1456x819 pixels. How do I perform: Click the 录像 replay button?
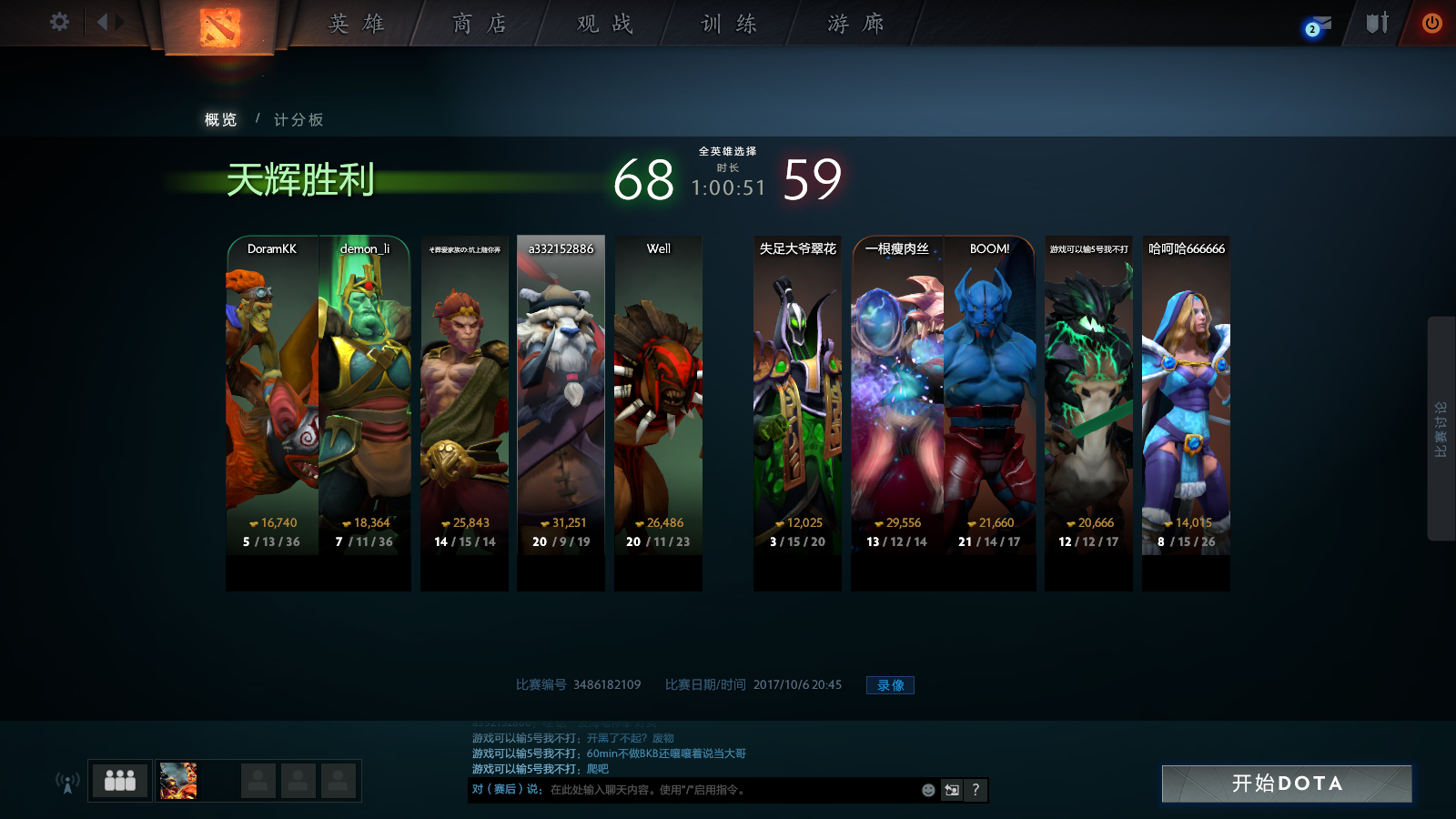point(890,685)
